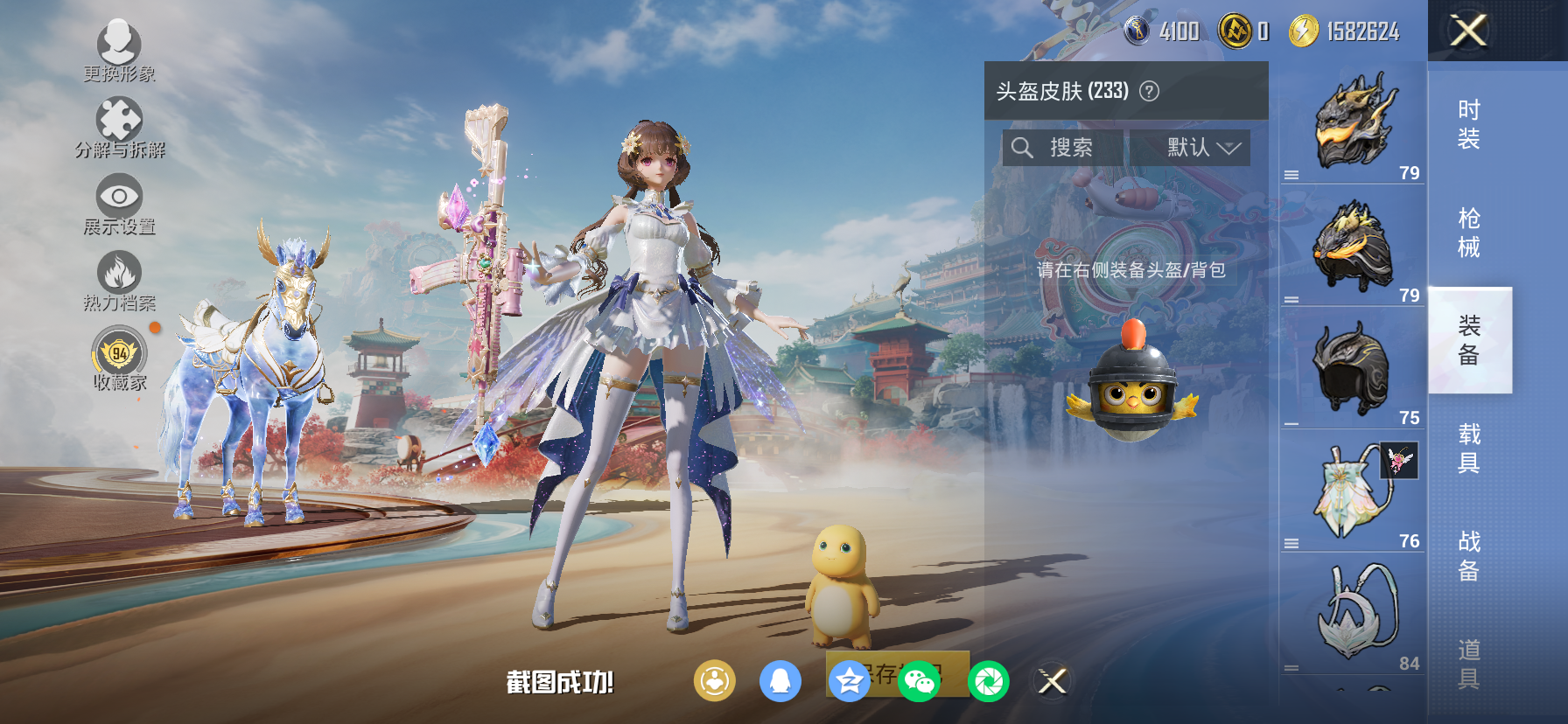
Task: Open the search magnifier in helmet panel
Action: 1022,148
